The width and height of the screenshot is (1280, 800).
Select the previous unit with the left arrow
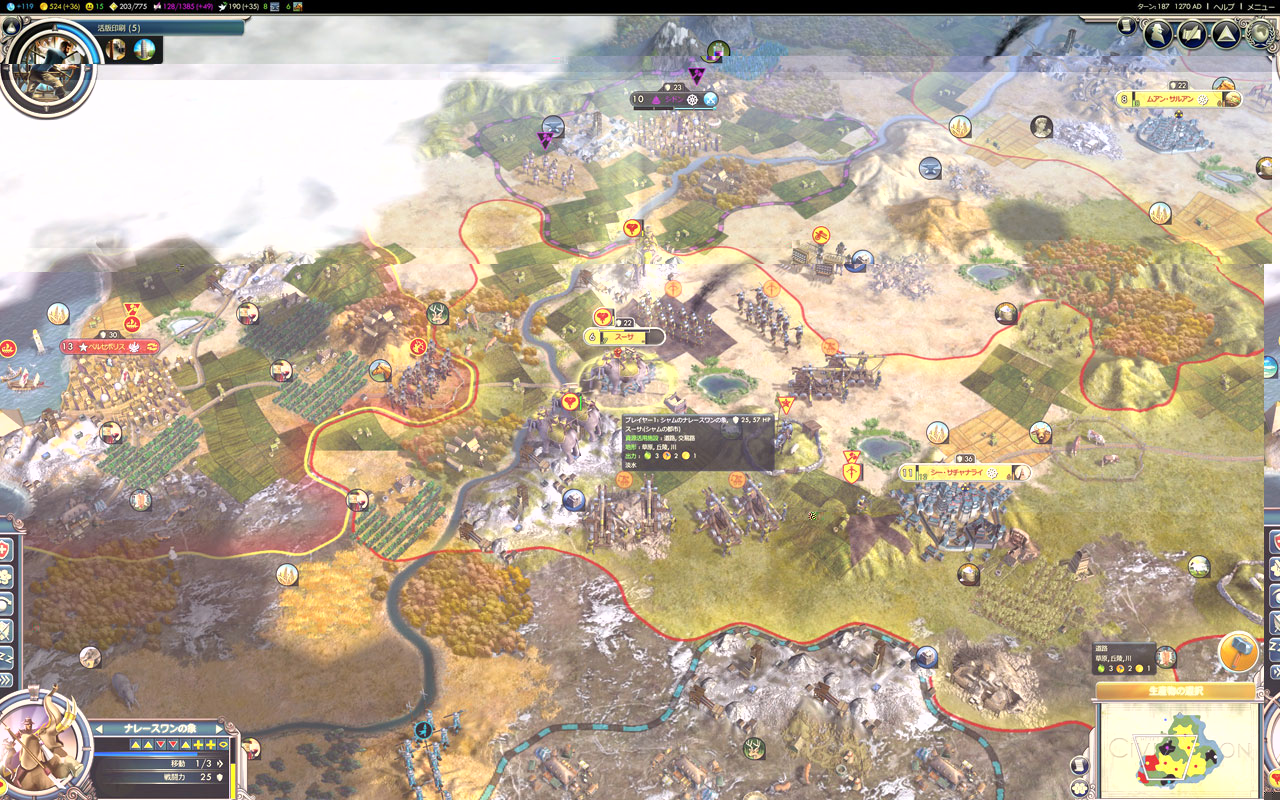click(x=99, y=729)
